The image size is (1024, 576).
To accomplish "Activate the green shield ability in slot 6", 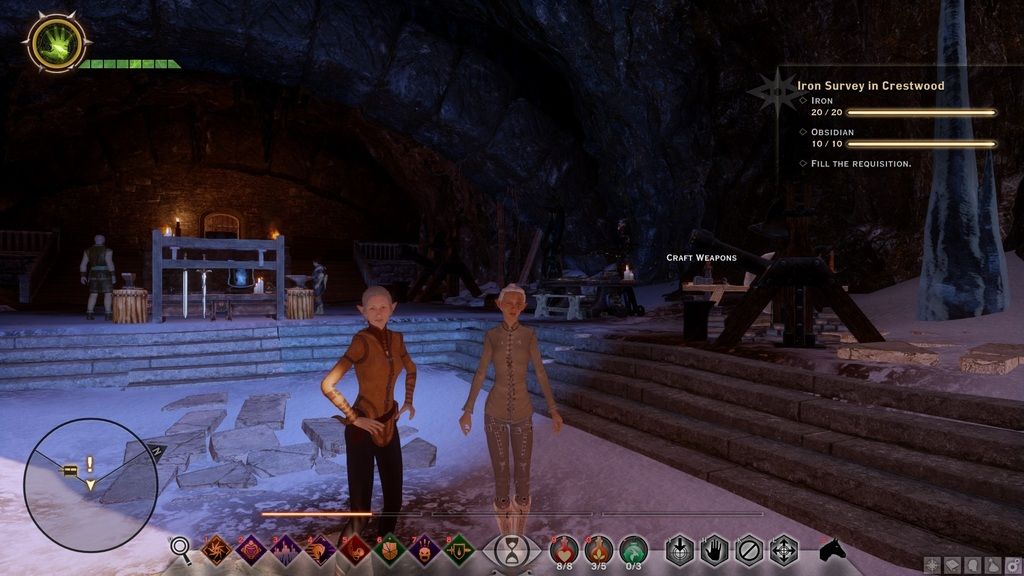I will (x=390, y=549).
